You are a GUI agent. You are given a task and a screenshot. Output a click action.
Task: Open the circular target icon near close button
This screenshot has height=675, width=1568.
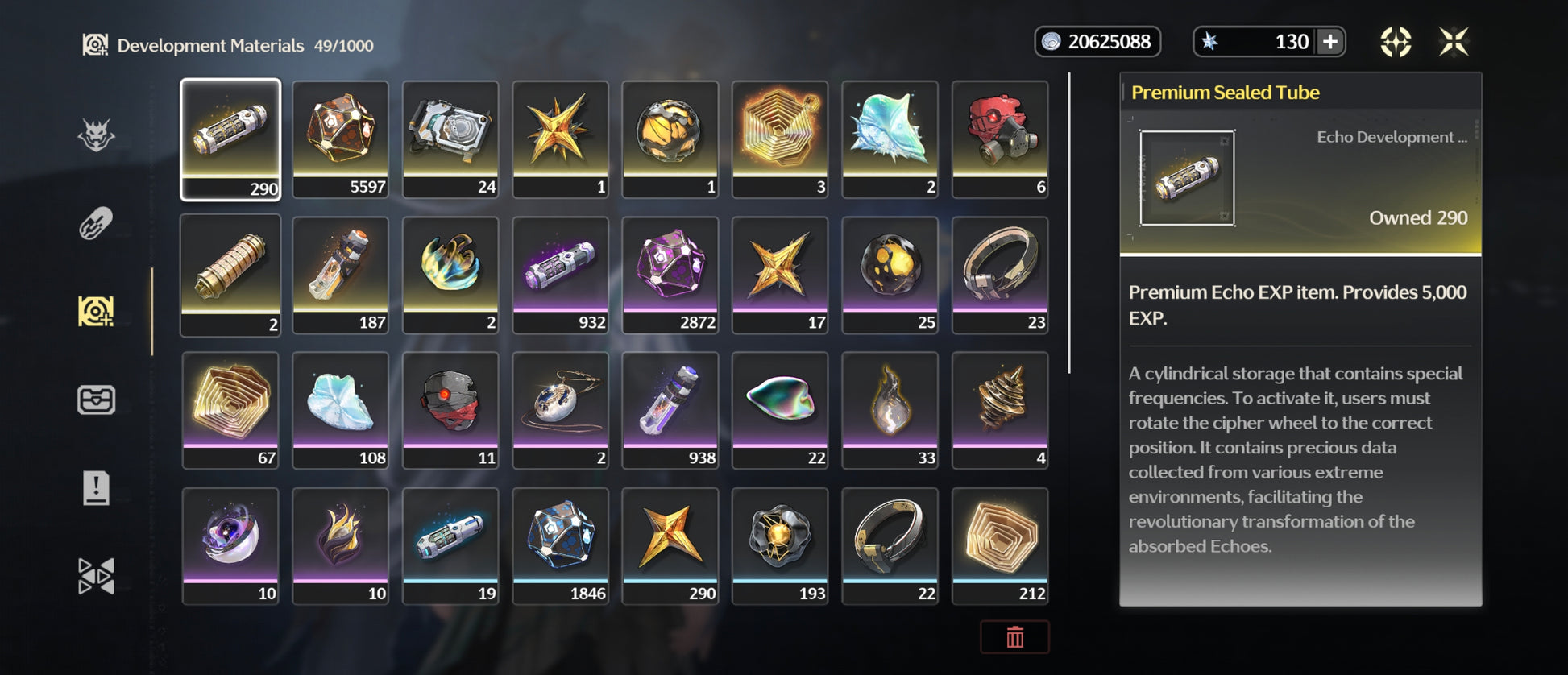coord(1396,42)
